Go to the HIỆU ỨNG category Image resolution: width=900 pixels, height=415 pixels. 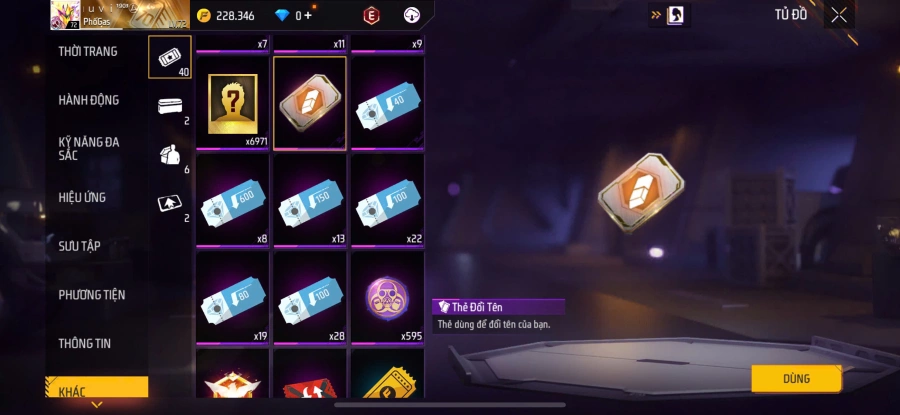82,197
